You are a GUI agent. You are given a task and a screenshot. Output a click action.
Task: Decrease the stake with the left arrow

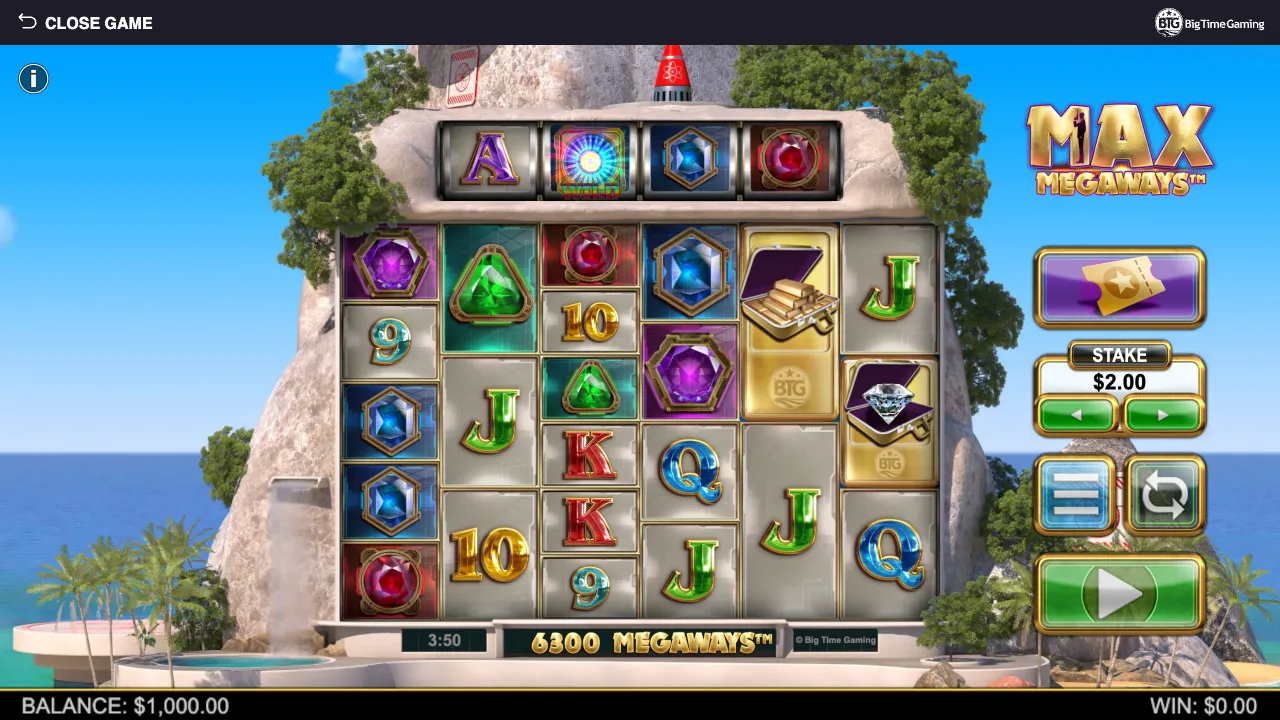point(1077,415)
